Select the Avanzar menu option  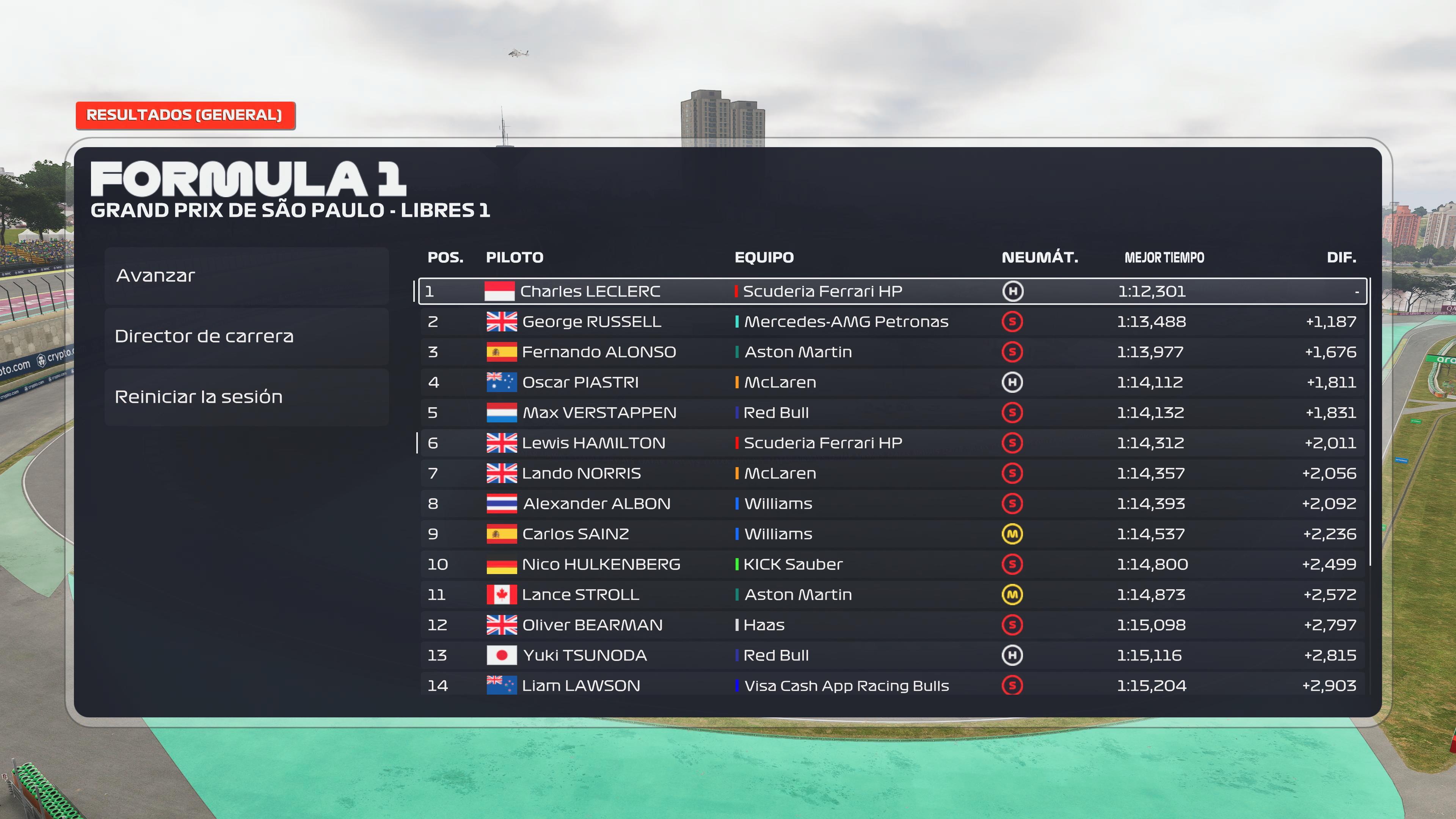point(246,276)
